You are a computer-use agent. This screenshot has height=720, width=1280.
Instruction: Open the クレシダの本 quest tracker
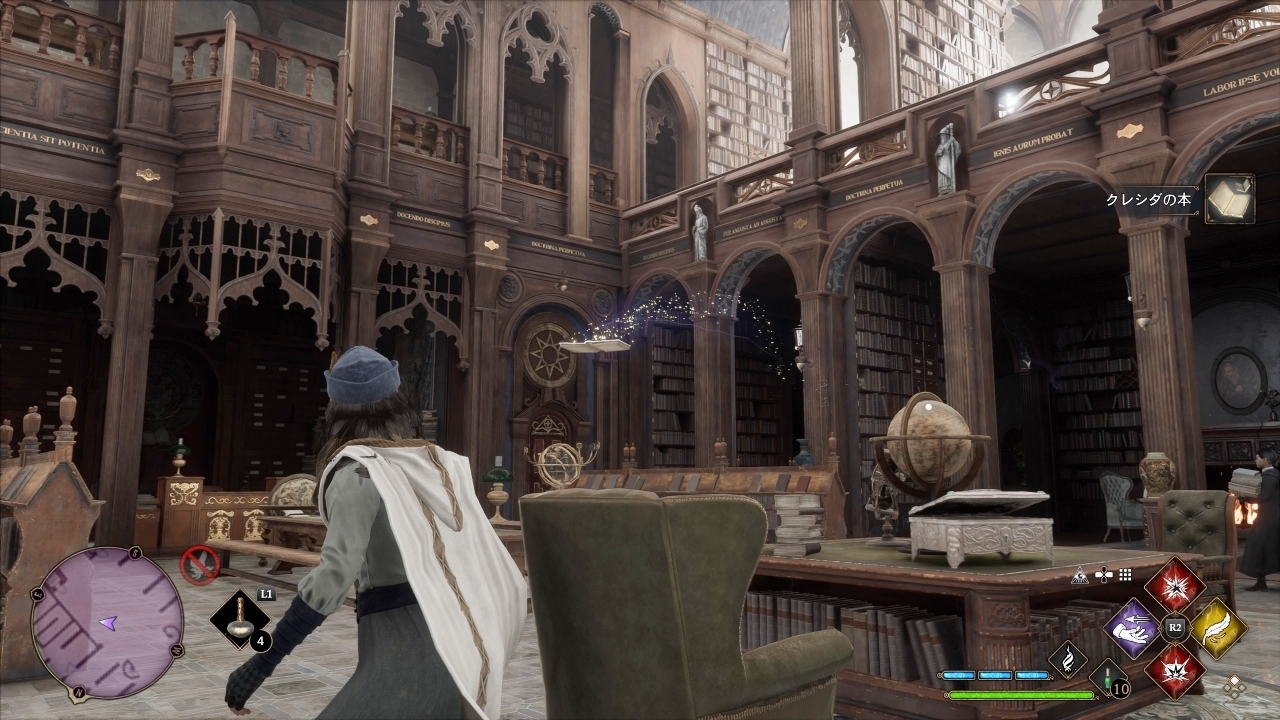point(1148,199)
